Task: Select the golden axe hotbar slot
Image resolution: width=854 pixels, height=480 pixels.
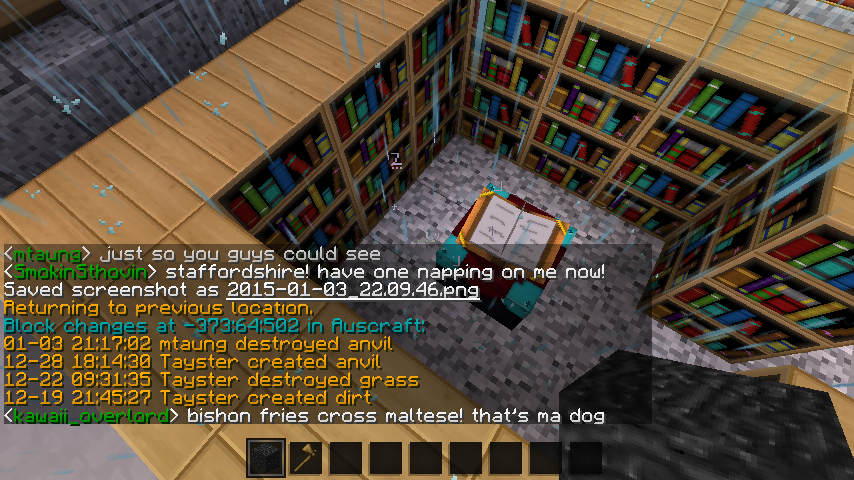Action: coord(304,459)
